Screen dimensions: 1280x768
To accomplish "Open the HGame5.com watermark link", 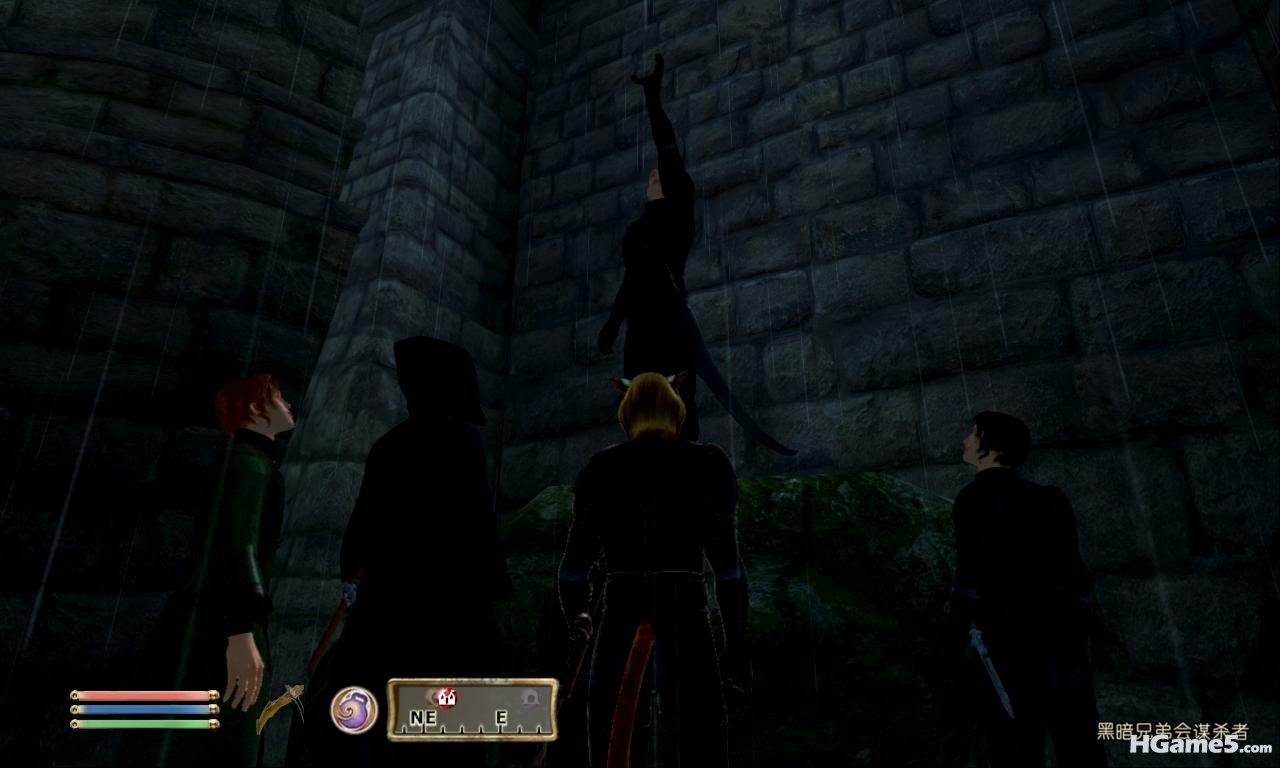I will click(x=1200, y=746).
